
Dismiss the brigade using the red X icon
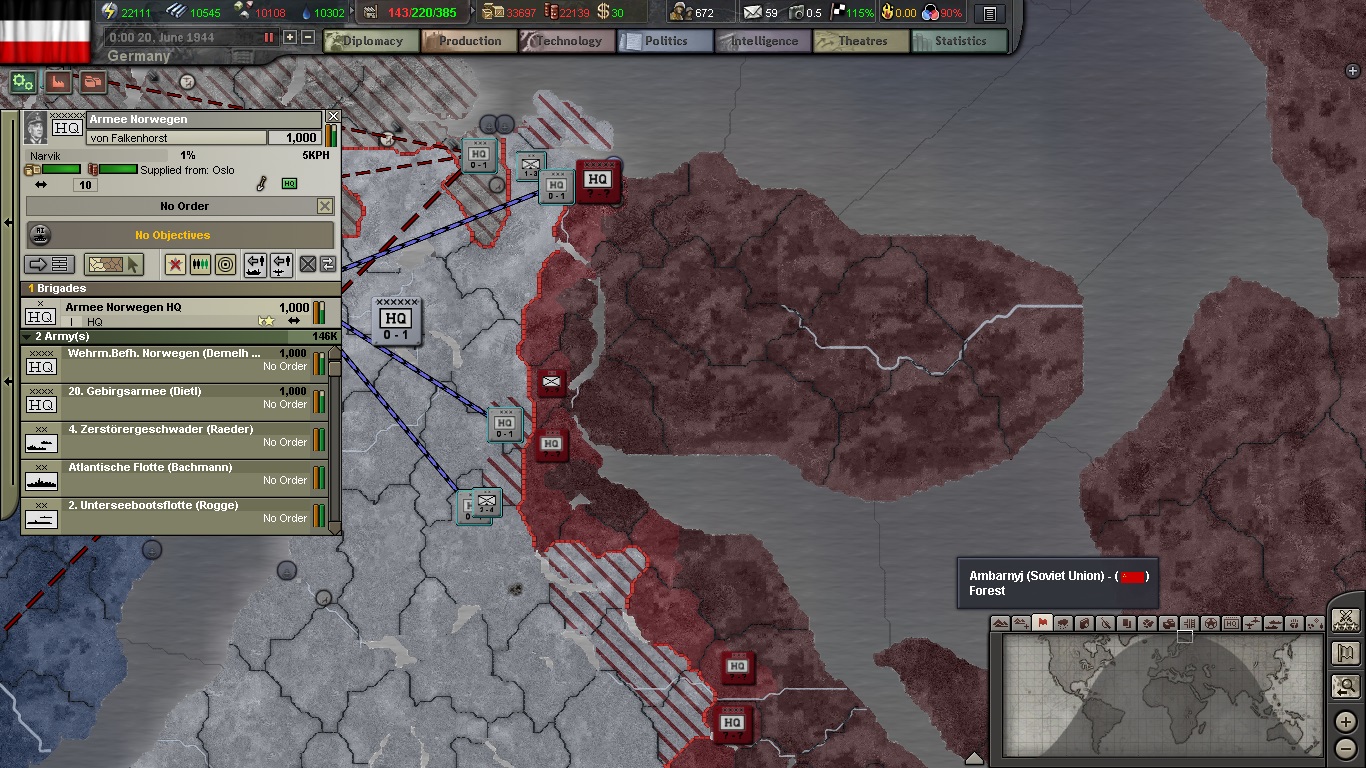pyautogui.click(x=175, y=265)
